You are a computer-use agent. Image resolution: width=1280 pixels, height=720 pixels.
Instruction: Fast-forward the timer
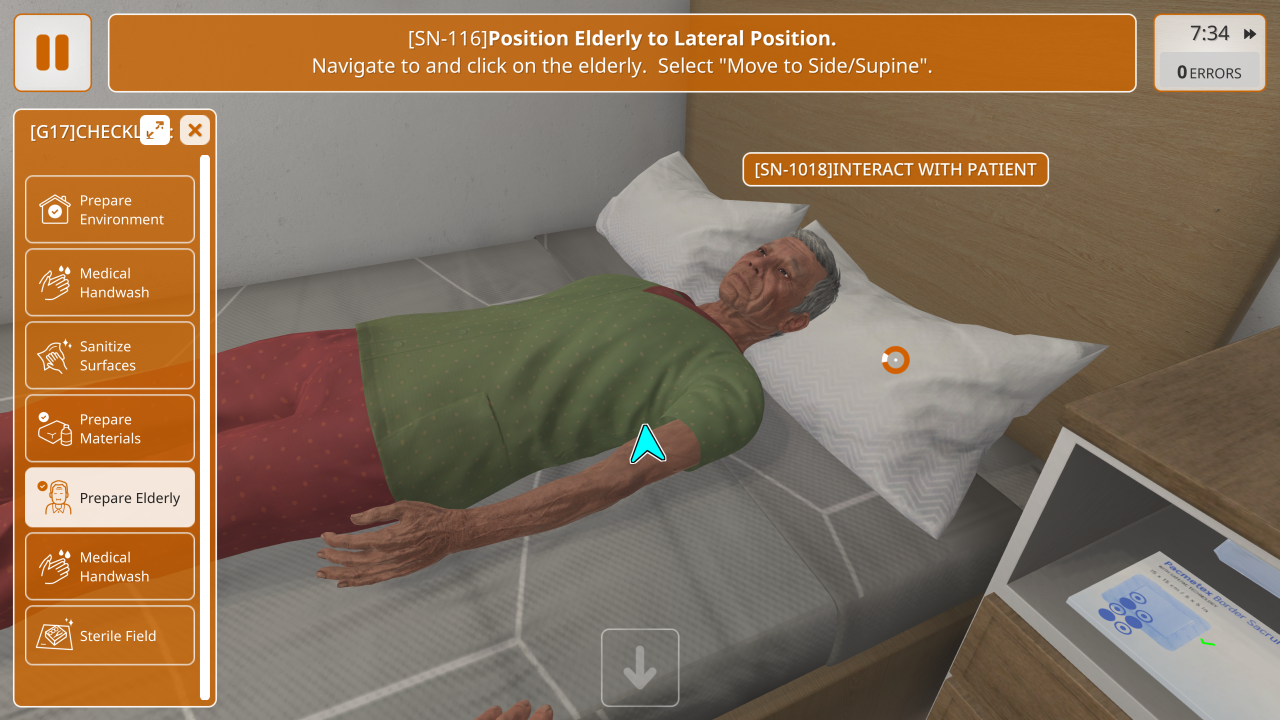[x=1250, y=34]
